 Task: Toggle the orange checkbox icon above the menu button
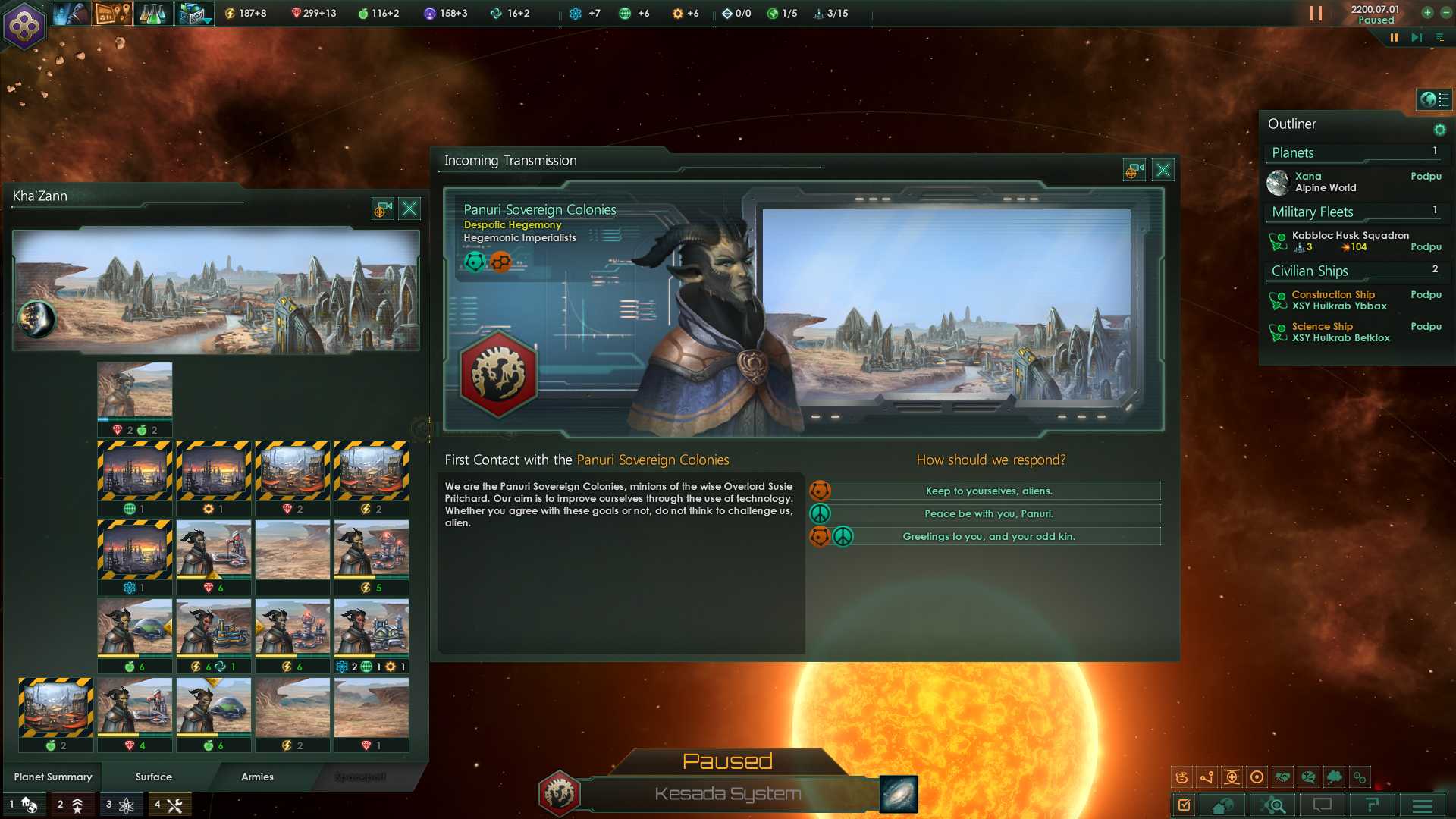(1185, 805)
